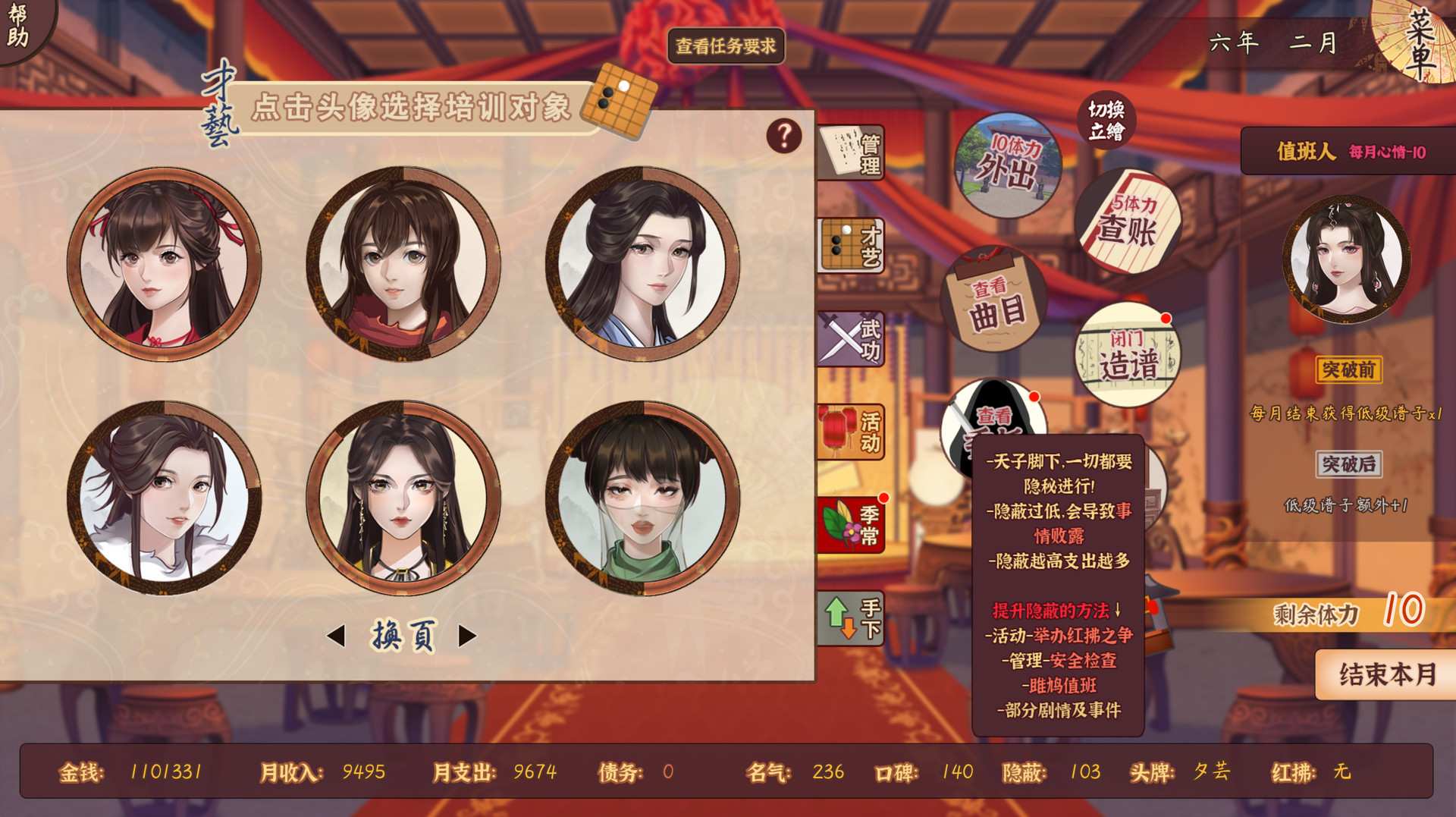Click 查看任务要求 to view task requirements
Image resolution: width=1456 pixels, height=817 pixels.
[x=726, y=46]
